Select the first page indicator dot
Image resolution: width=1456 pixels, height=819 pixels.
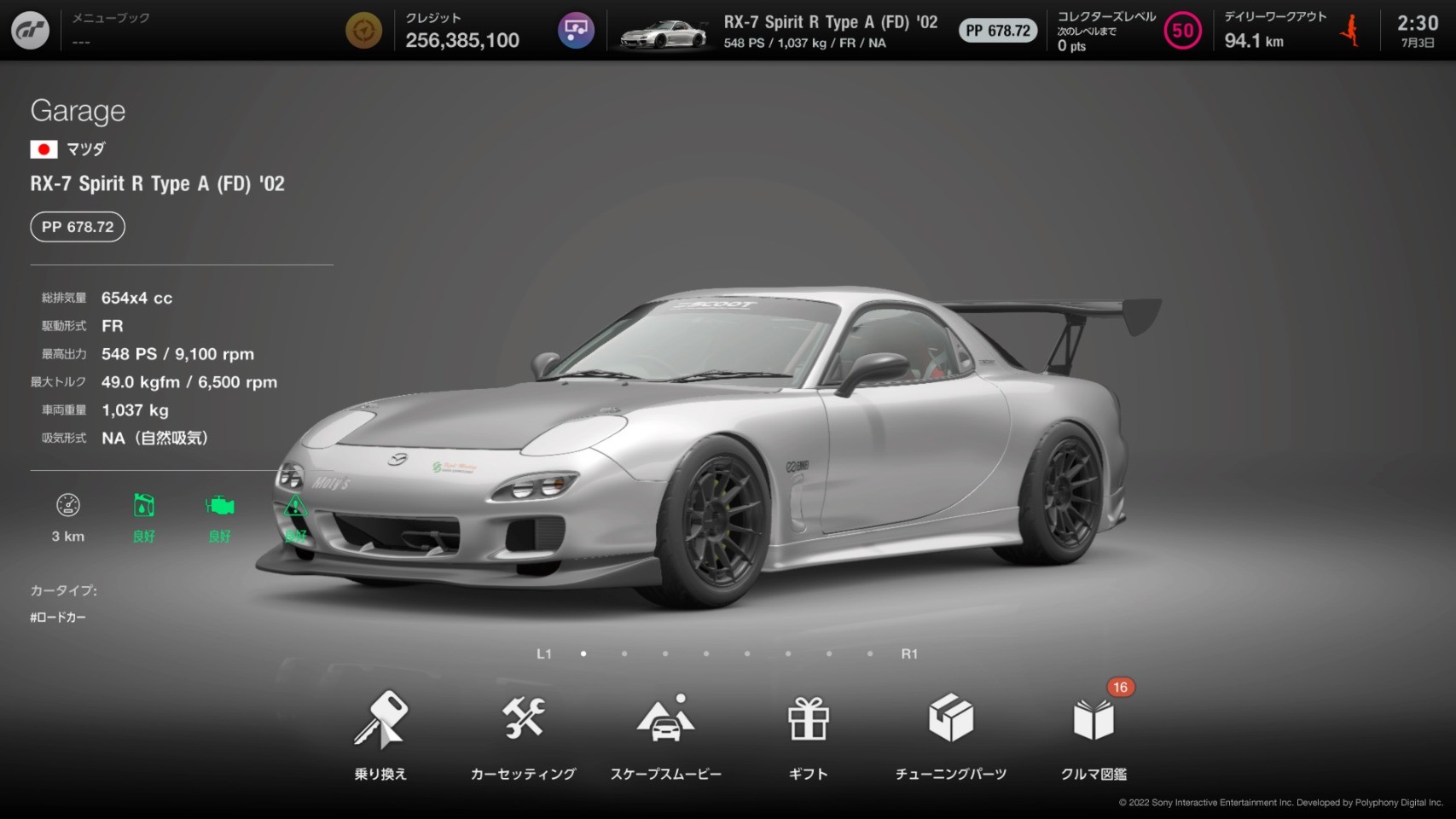[x=583, y=653]
